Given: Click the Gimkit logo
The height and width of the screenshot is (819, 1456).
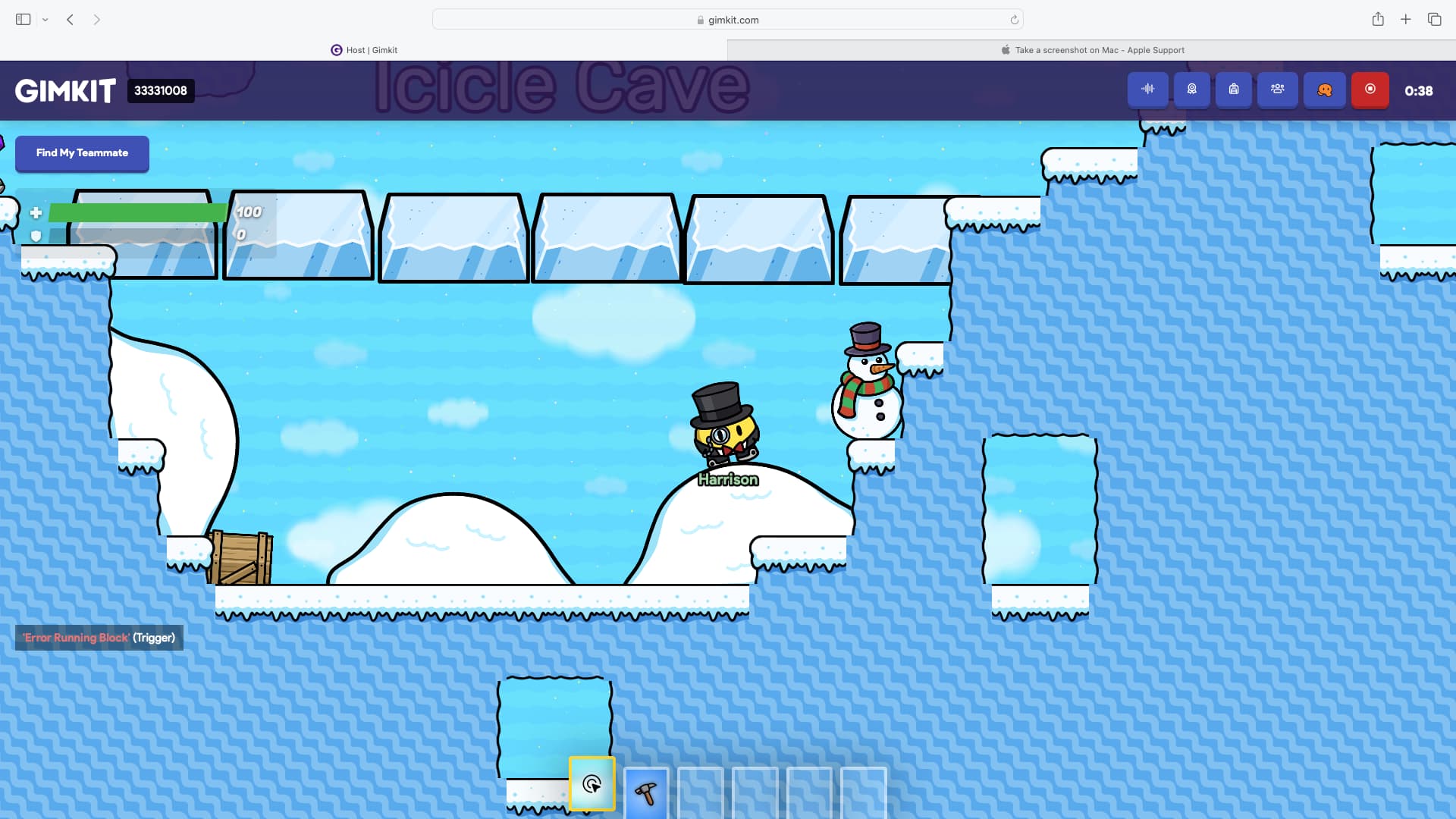Looking at the screenshot, I should pos(65,91).
